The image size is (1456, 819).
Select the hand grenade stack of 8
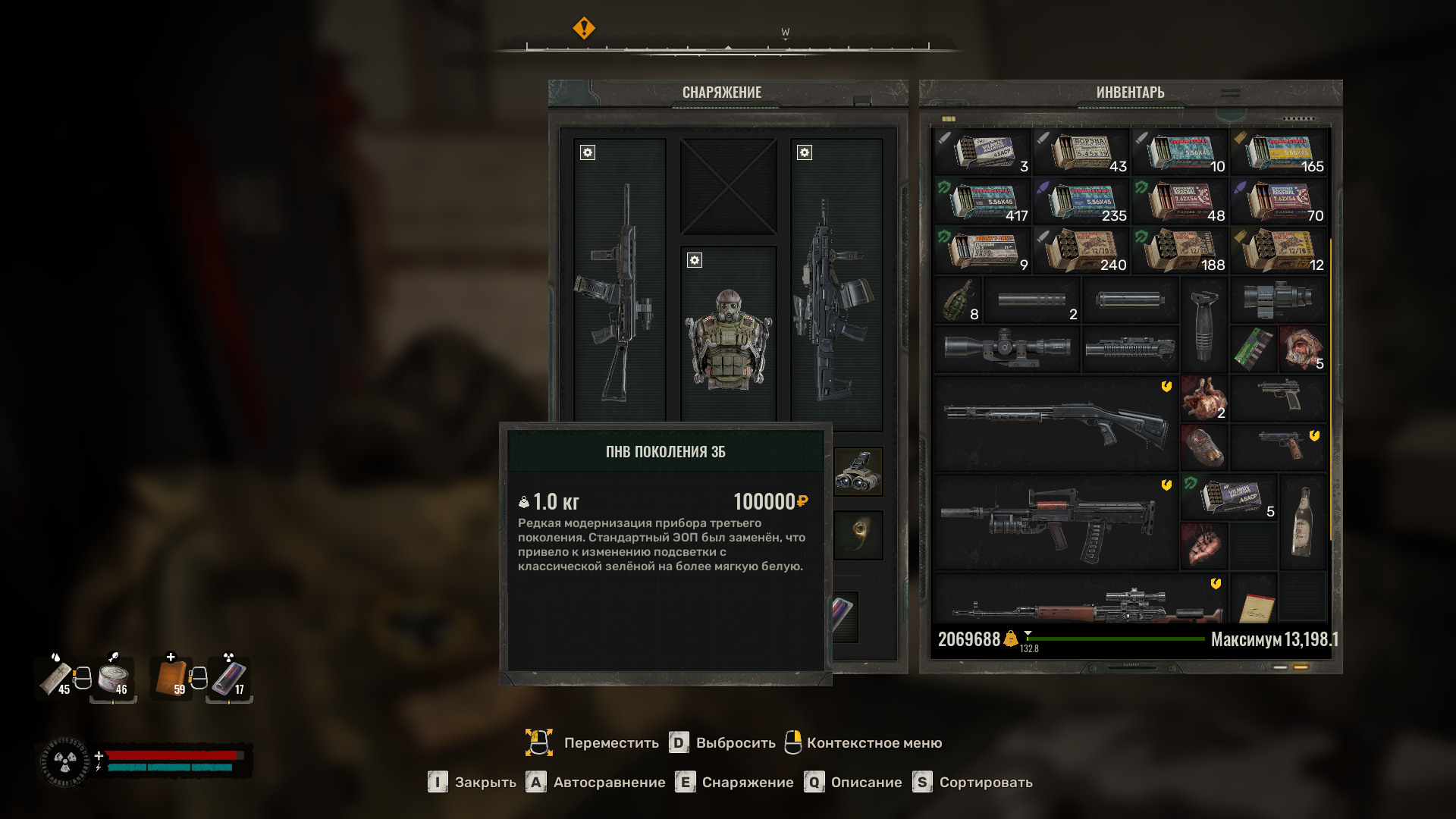pos(959,300)
